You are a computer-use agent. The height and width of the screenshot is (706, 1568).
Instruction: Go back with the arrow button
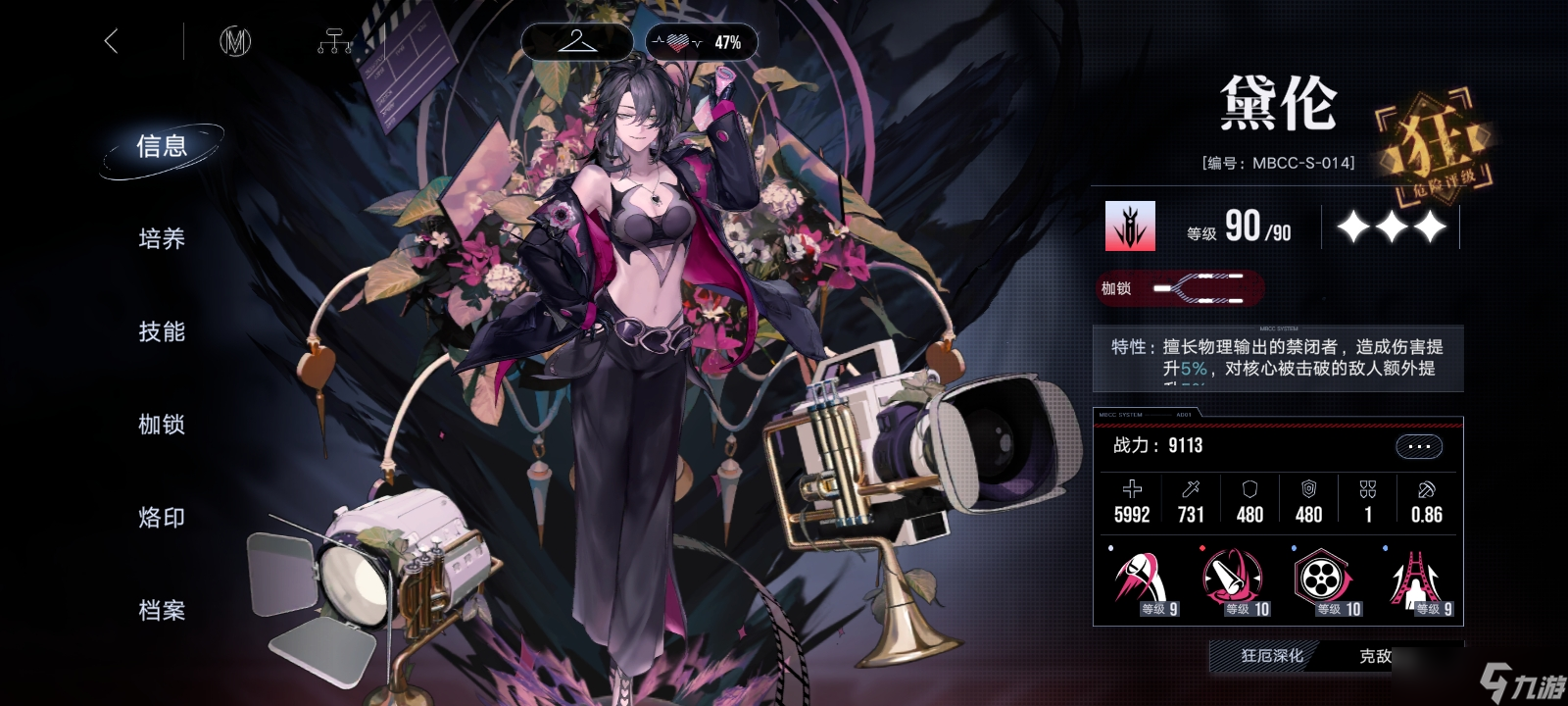111,41
